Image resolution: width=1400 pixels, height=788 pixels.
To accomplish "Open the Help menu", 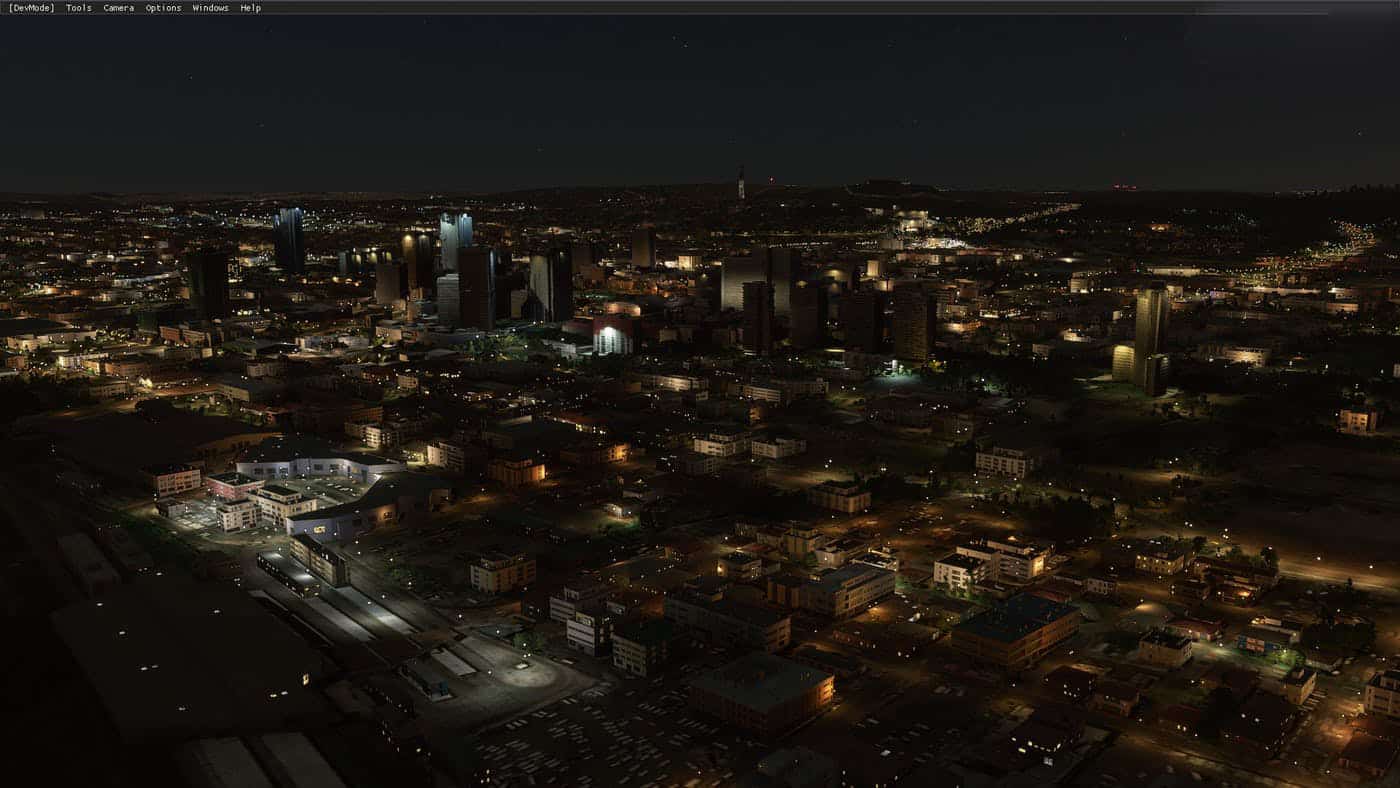I will coord(250,8).
